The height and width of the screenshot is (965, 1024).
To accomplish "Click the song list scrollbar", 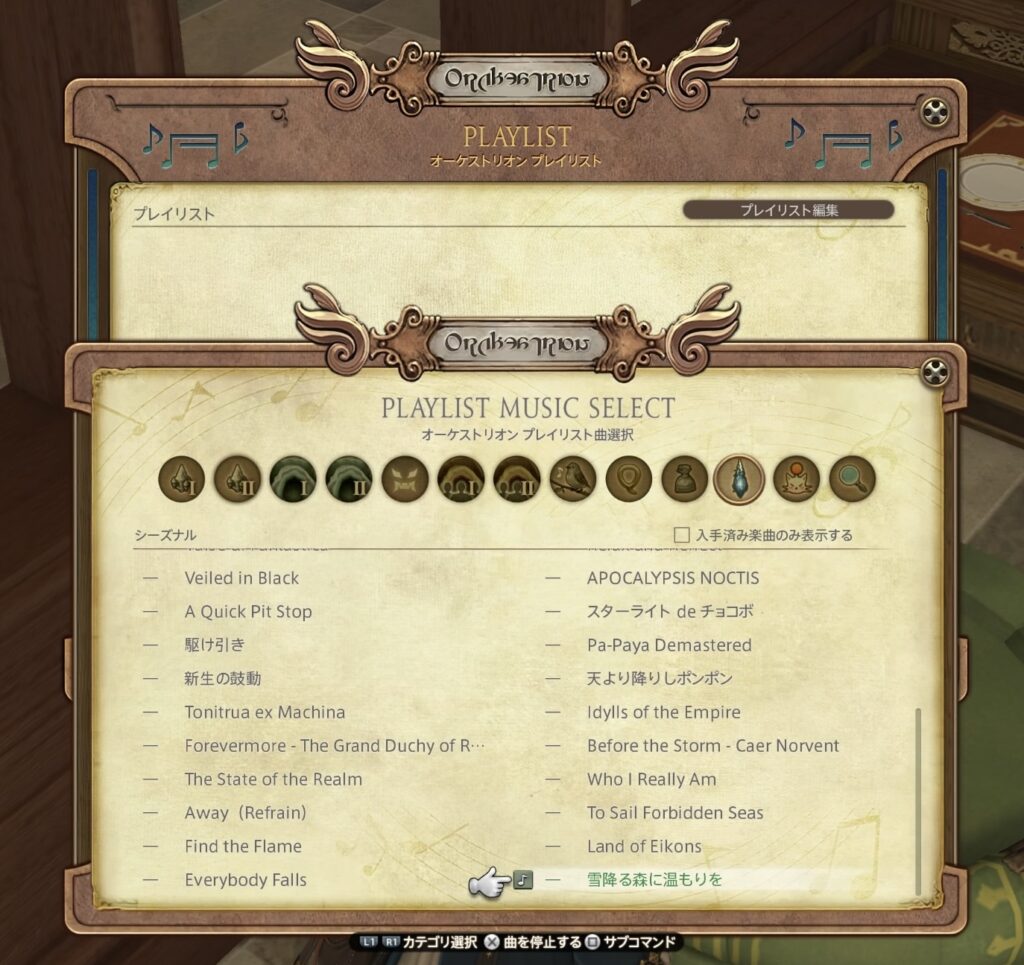I will pyautogui.click(x=918, y=800).
